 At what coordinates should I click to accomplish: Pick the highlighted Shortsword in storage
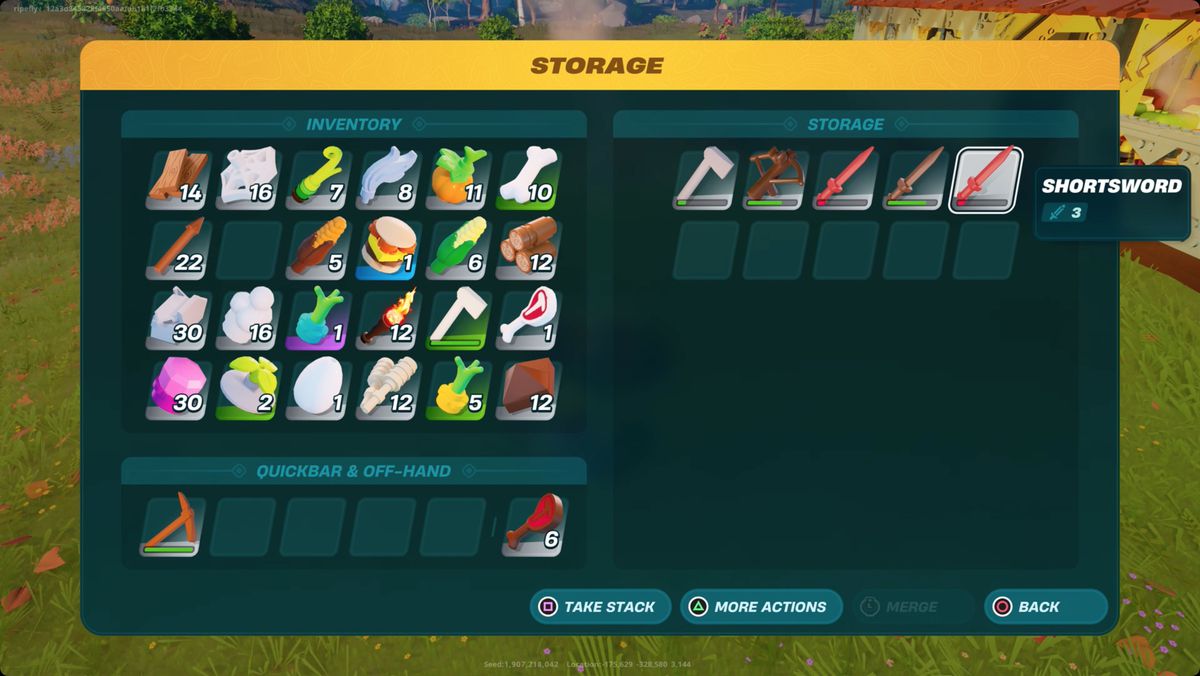pyautogui.click(x=985, y=179)
